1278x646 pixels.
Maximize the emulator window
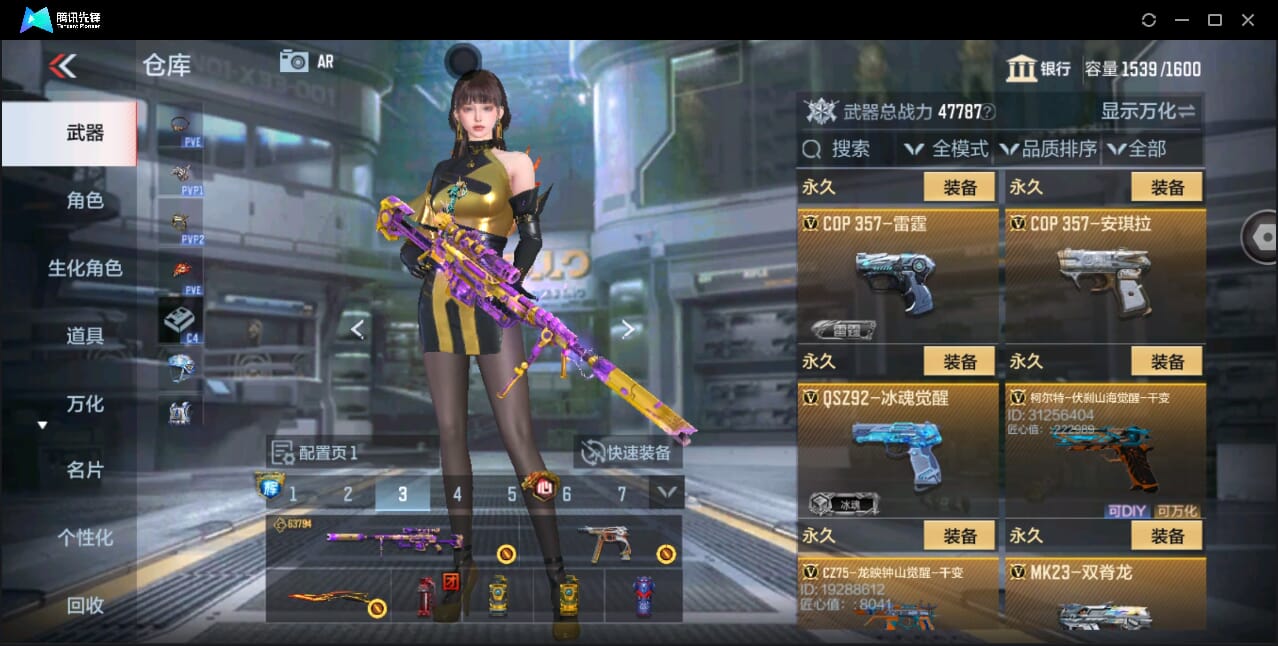tap(1215, 20)
